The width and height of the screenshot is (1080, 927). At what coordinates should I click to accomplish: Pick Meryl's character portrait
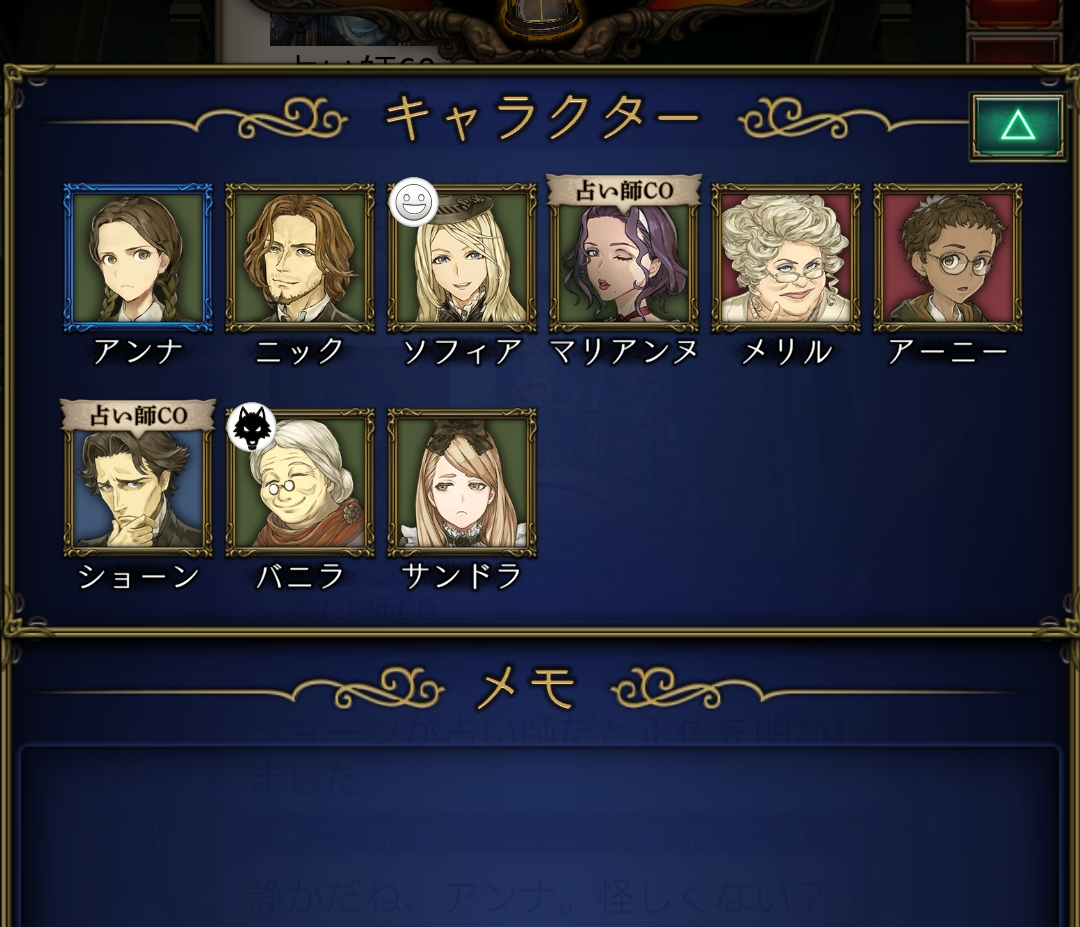click(x=786, y=257)
